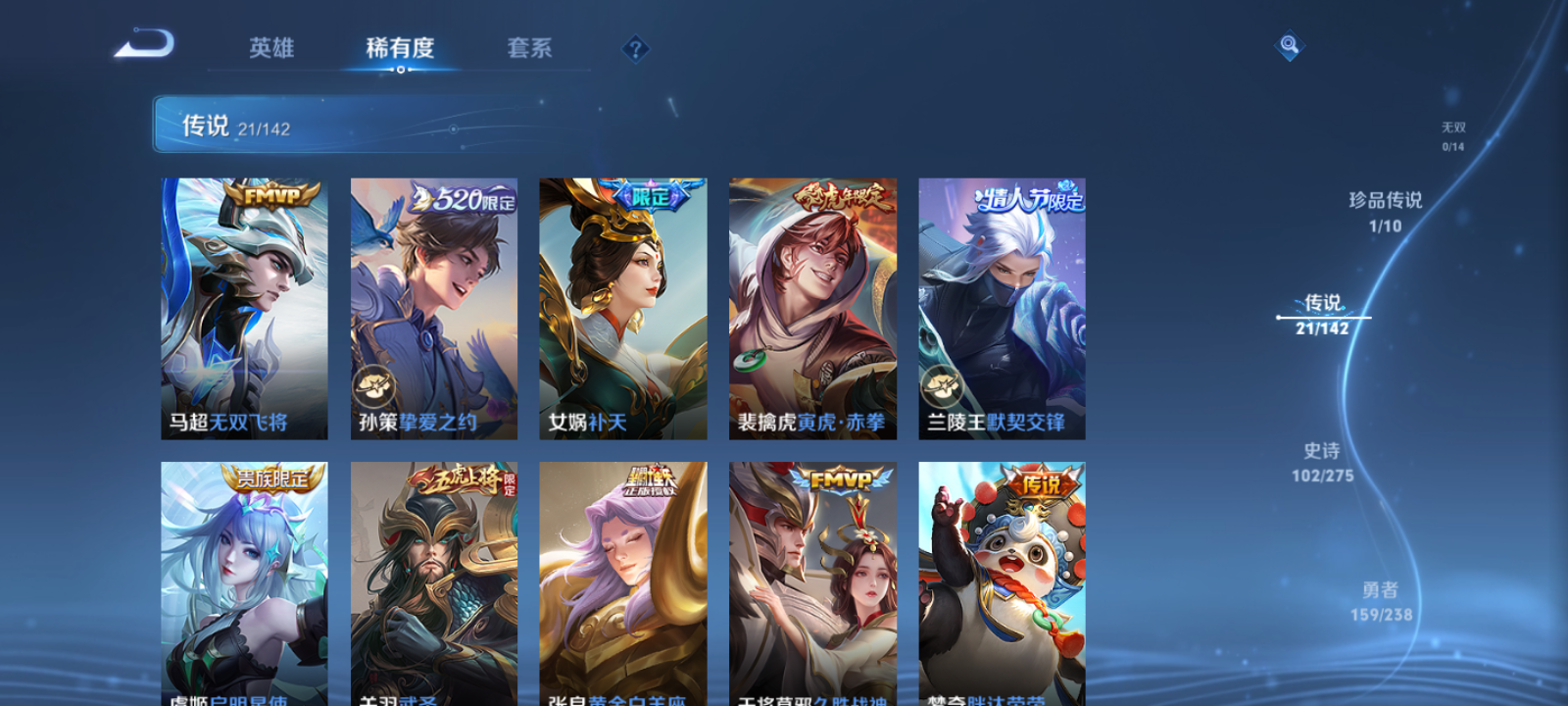The width and height of the screenshot is (1568, 706).
Task: Open the 马超无双飞将 skin card
Action: pos(243,304)
